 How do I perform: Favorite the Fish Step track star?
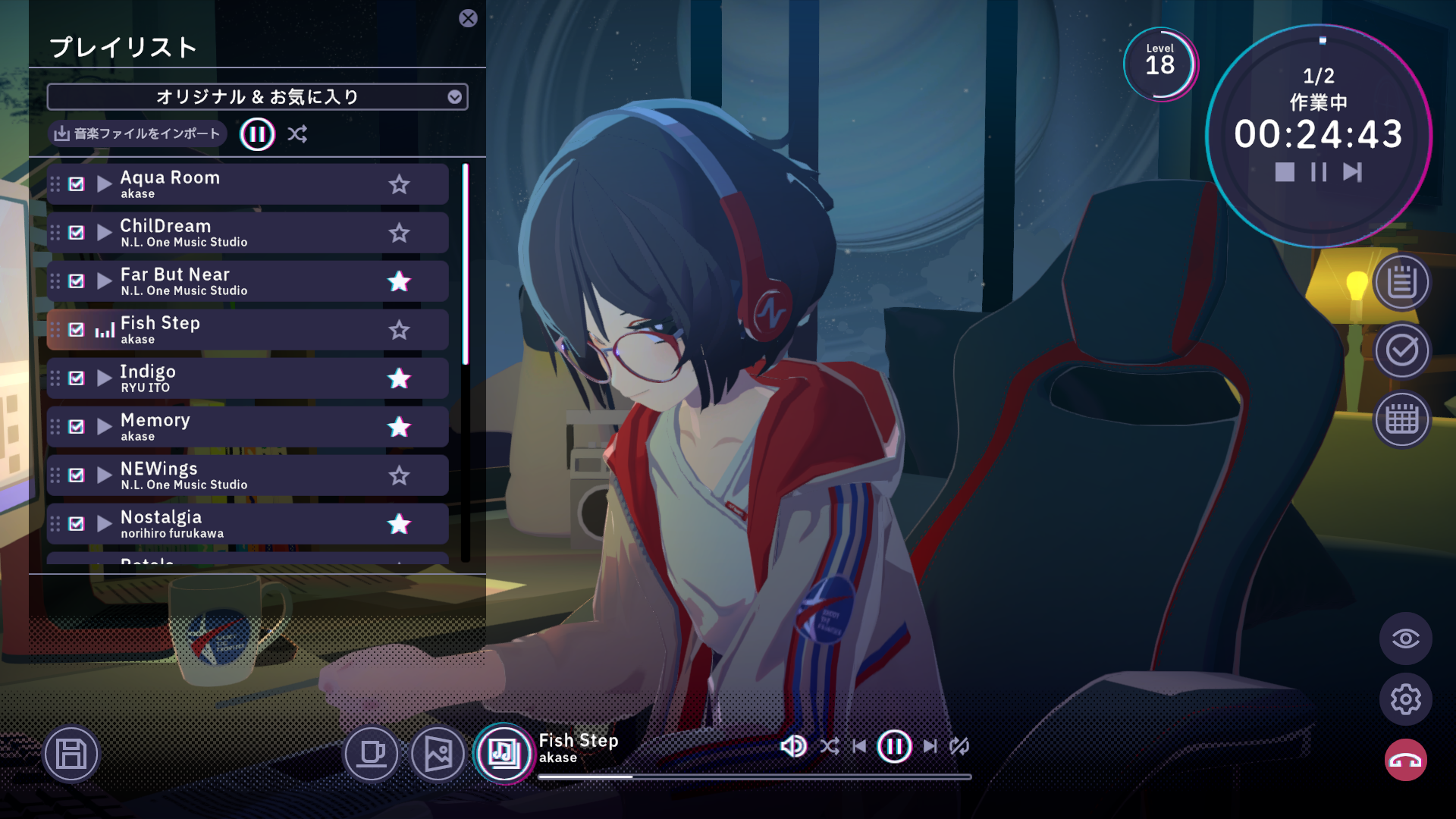click(400, 330)
